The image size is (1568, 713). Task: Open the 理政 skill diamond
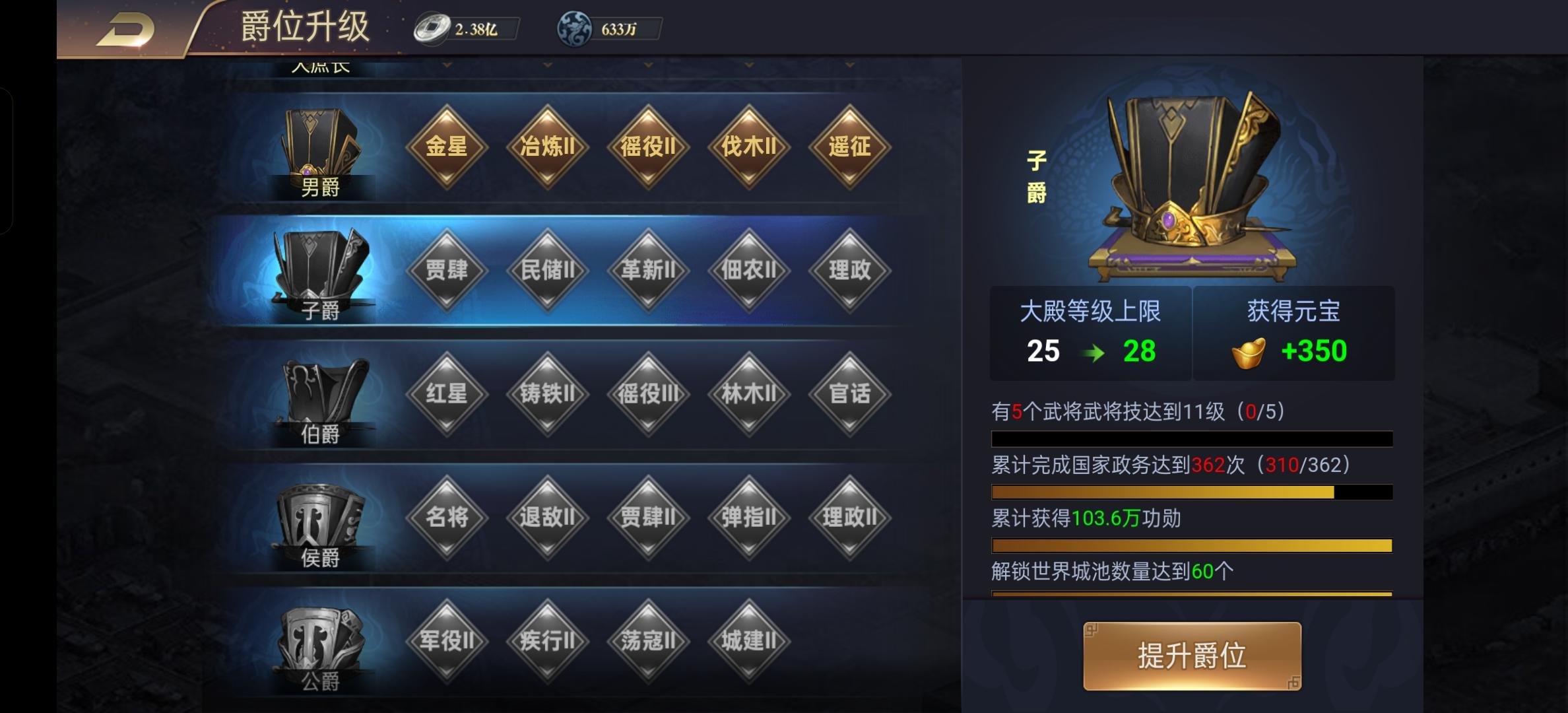[x=850, y=269]
